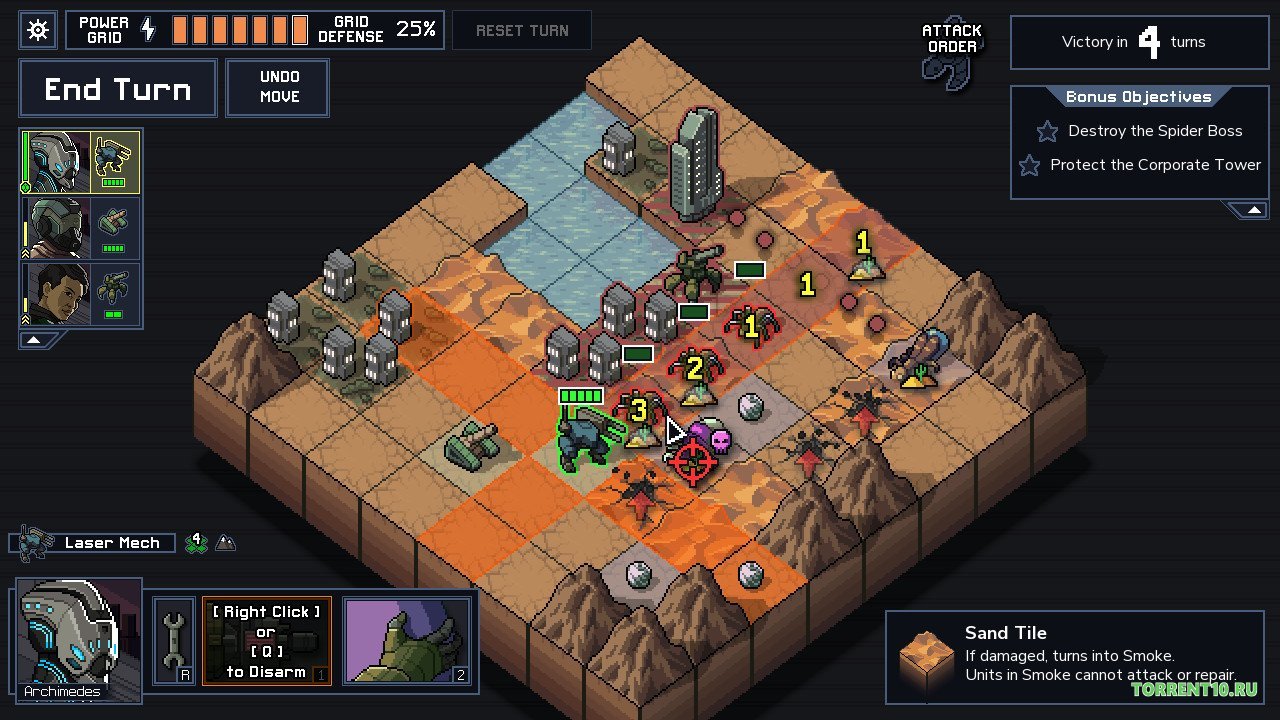Collapse the Bonus Objectives panel

click(x=1253, y=209)
